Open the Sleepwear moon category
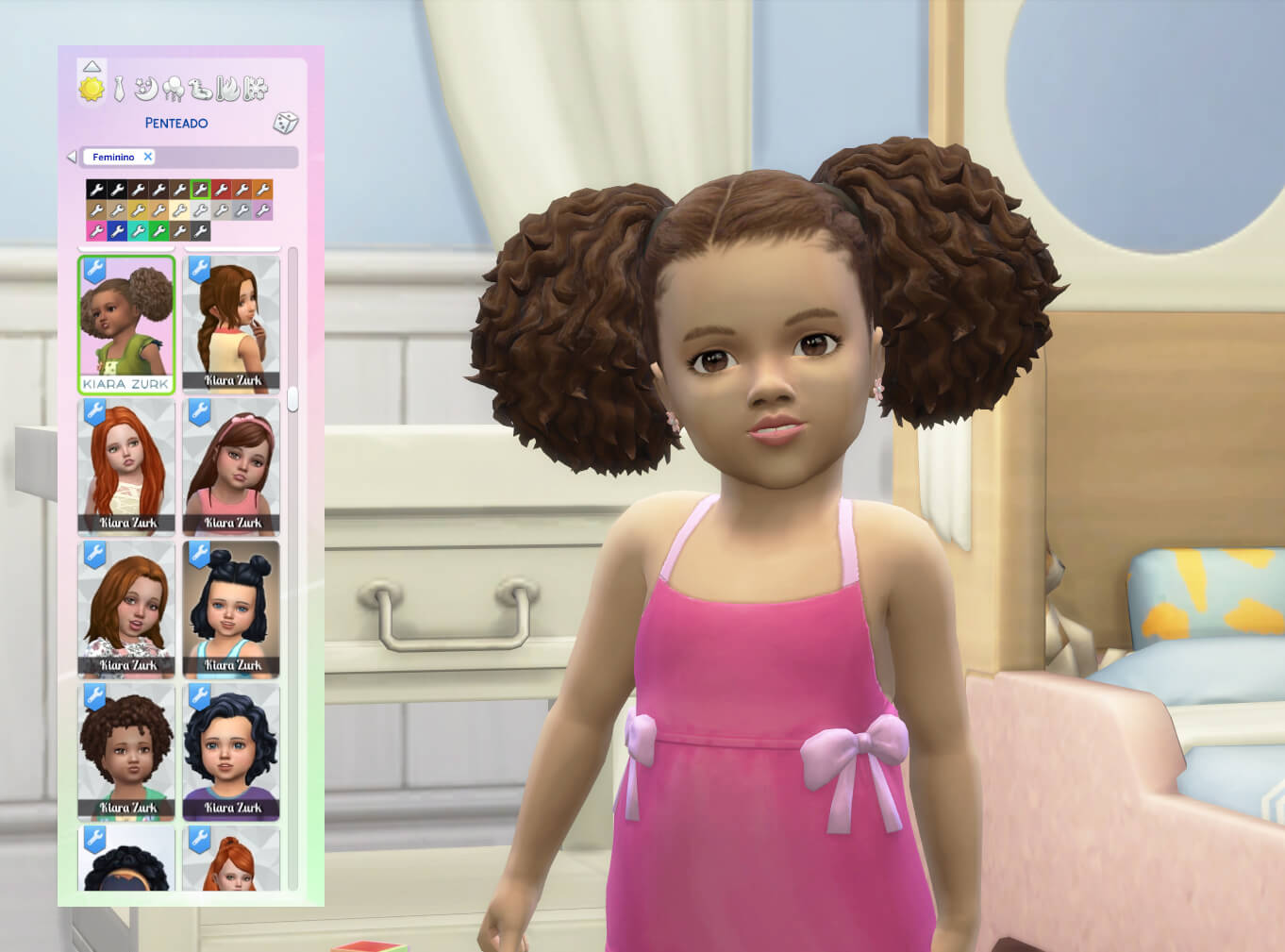1285x952 pixels. (145, 89)
